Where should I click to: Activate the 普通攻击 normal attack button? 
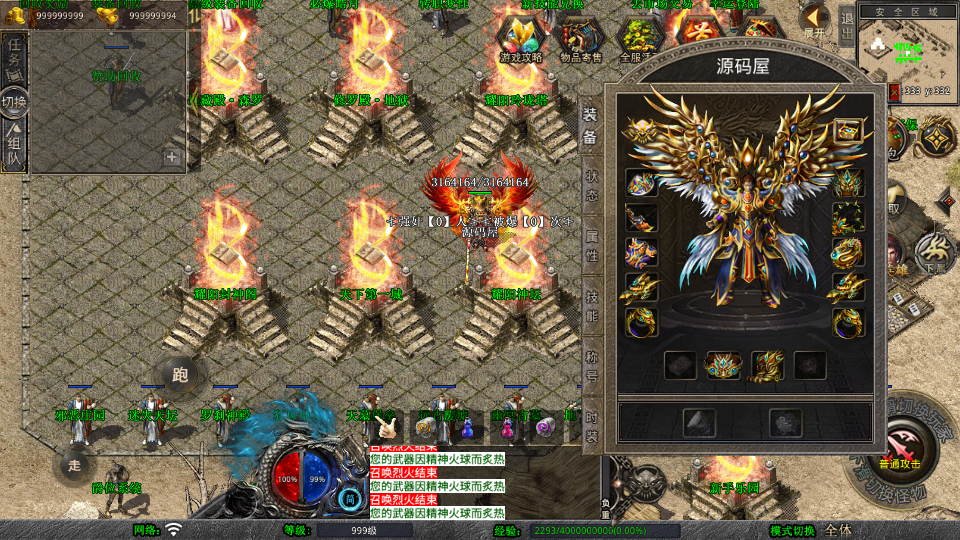pyautogui.click(x=902, y=445)
